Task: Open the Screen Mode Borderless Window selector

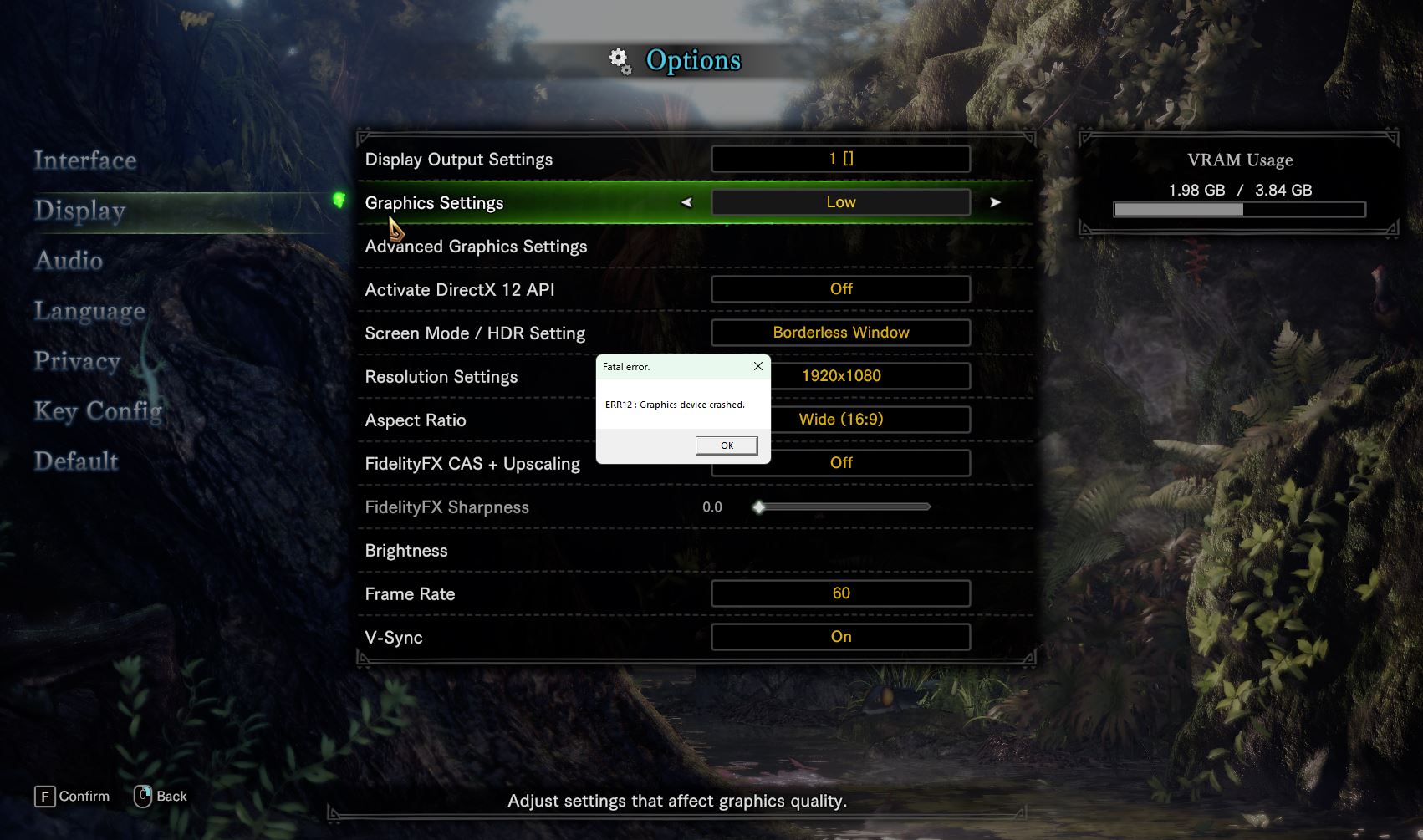Action: coord(840,333)
